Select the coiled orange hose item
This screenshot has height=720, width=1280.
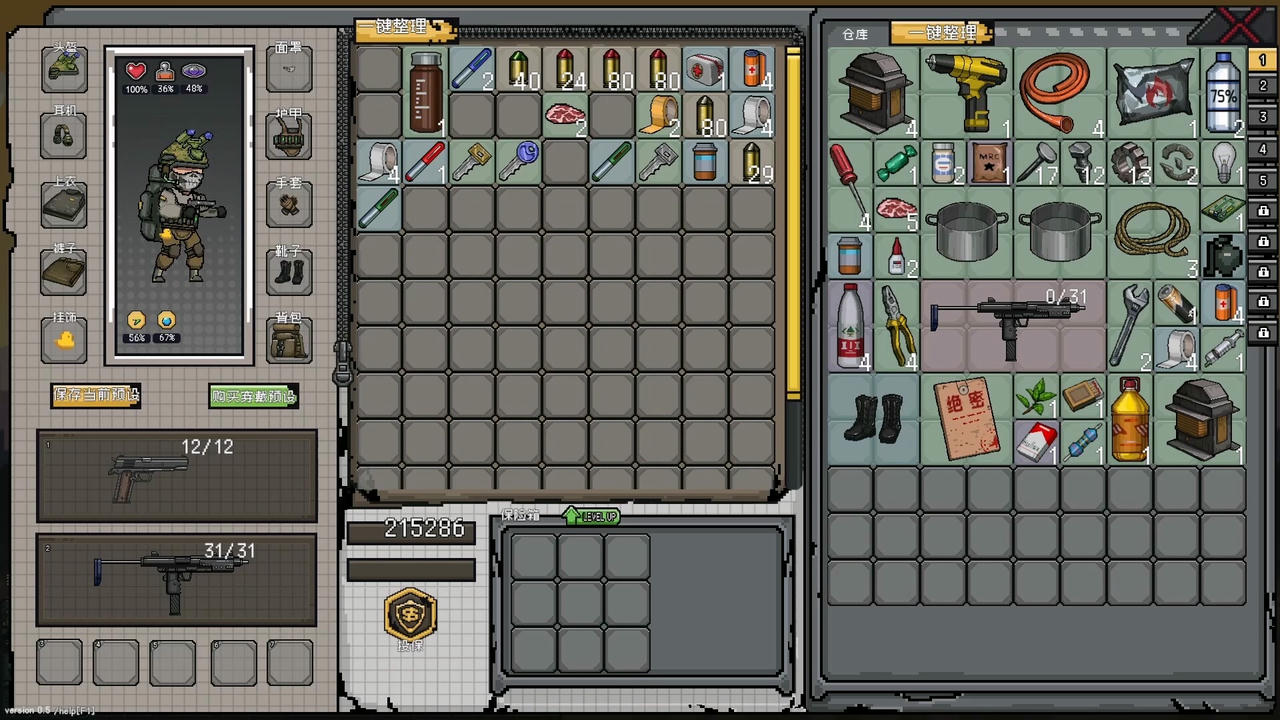coord(1059,92)
